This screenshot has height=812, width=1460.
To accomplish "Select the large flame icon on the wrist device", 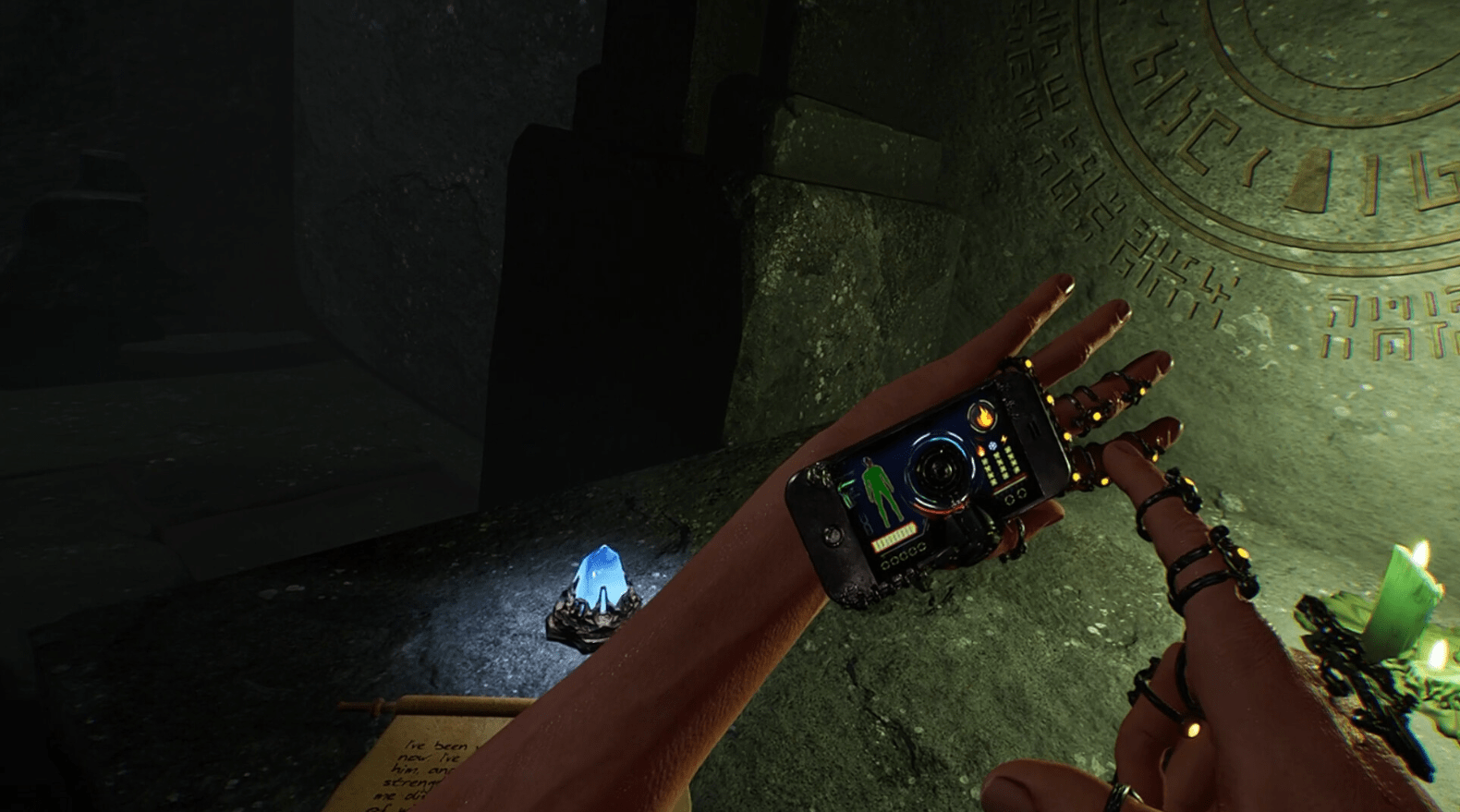I will pyautogui.click(x=982, y=418).
